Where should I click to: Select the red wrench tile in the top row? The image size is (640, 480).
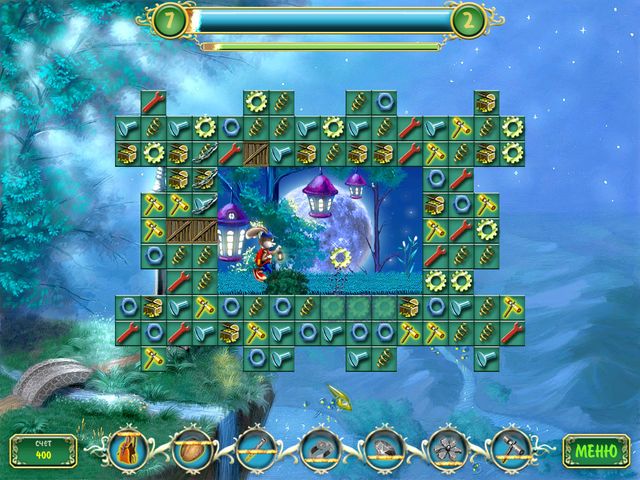pyautogui.click(x=153, y=101)
